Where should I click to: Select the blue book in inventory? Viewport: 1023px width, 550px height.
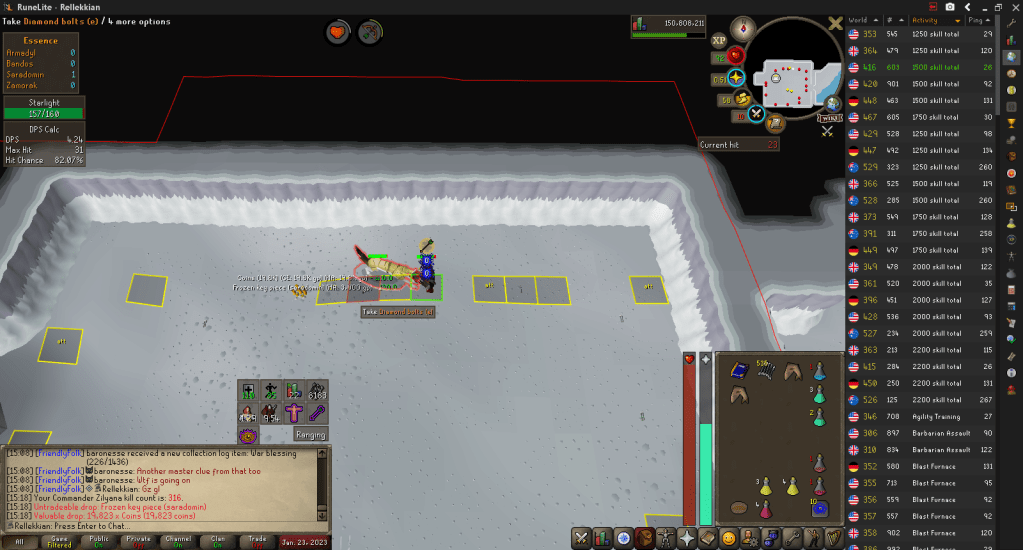740,371
